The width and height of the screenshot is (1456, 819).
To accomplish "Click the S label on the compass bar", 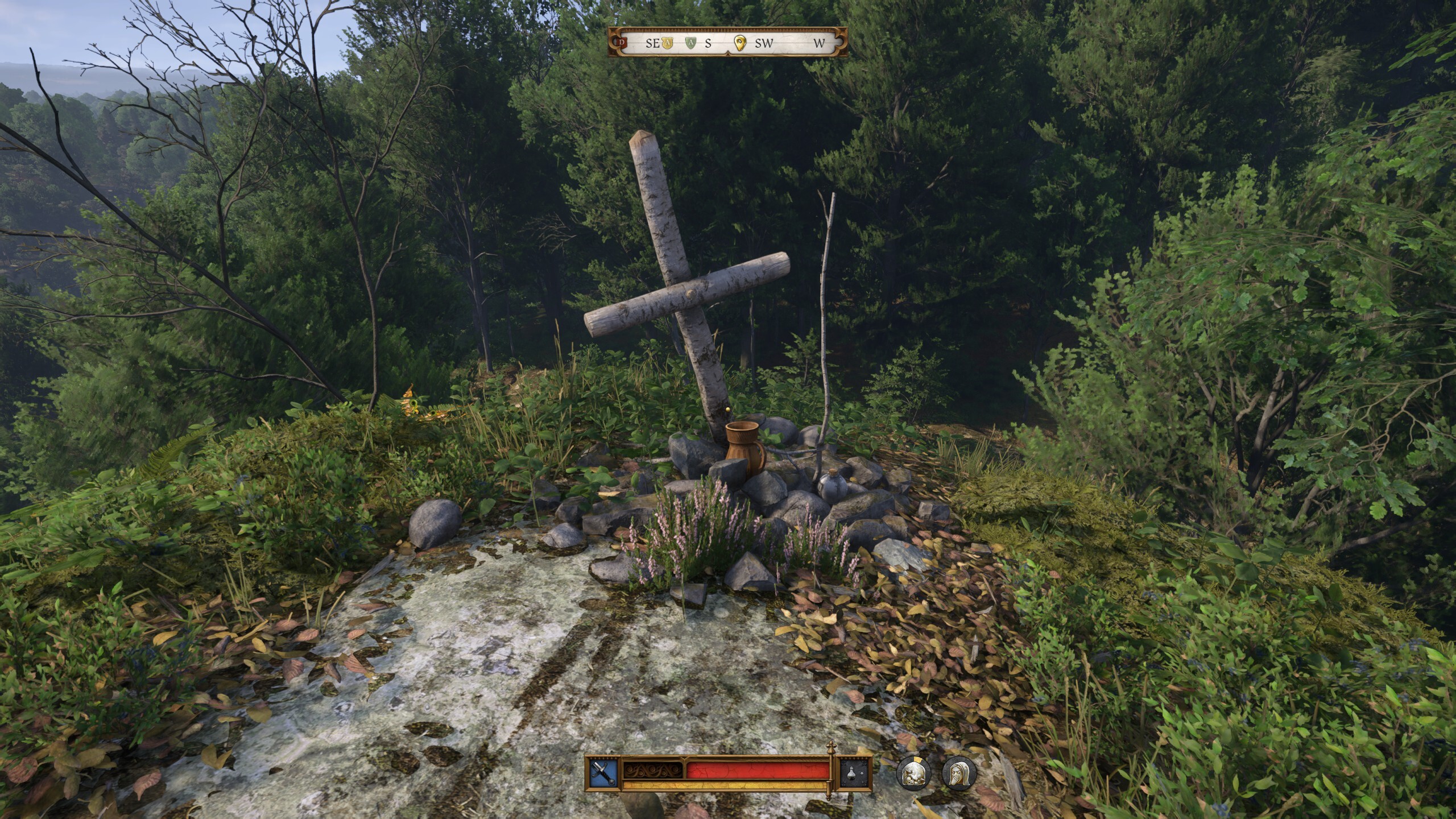I will pyautogui.click(x=708, y=43).
